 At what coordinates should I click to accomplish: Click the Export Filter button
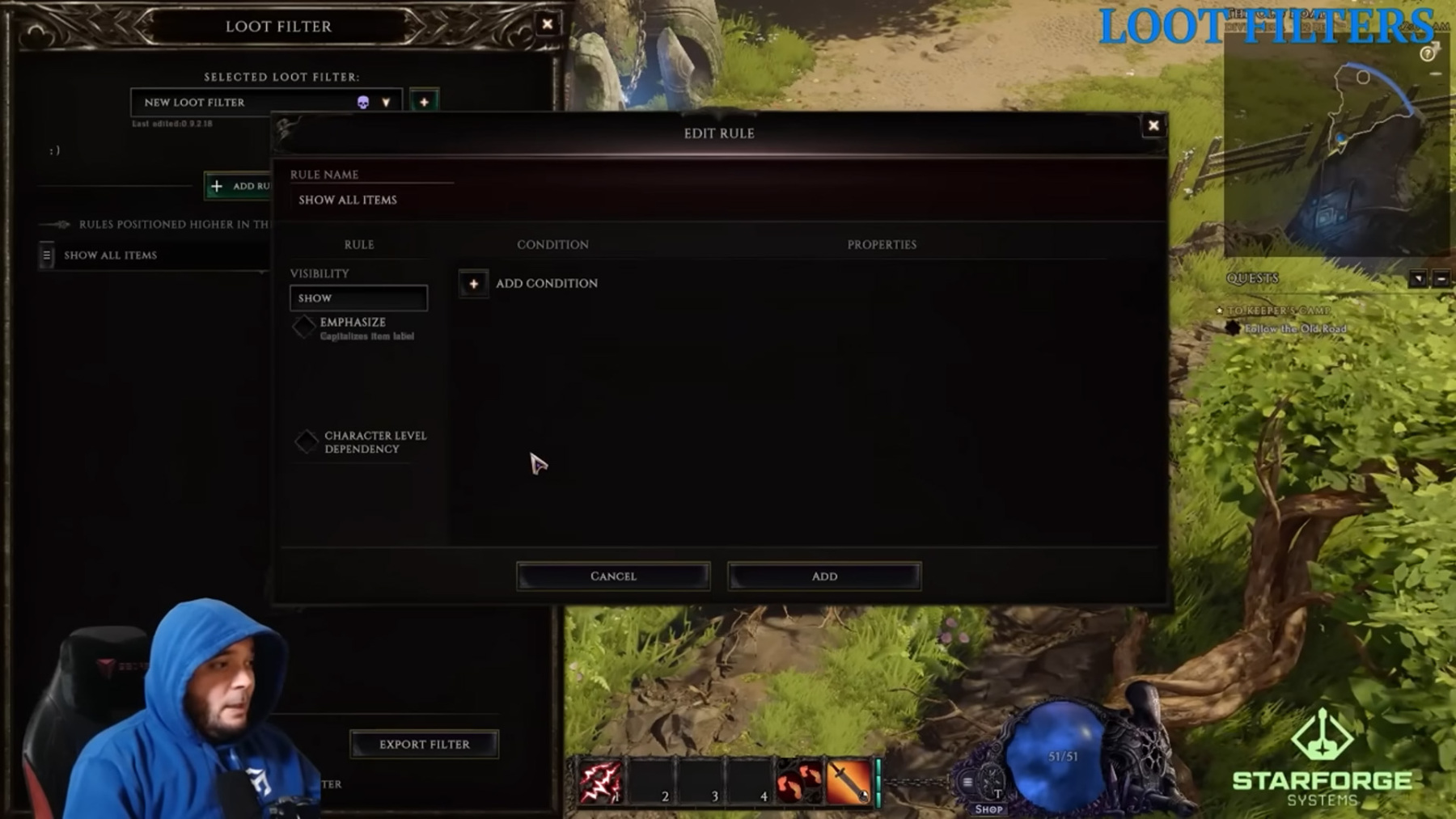coord(423,744)
